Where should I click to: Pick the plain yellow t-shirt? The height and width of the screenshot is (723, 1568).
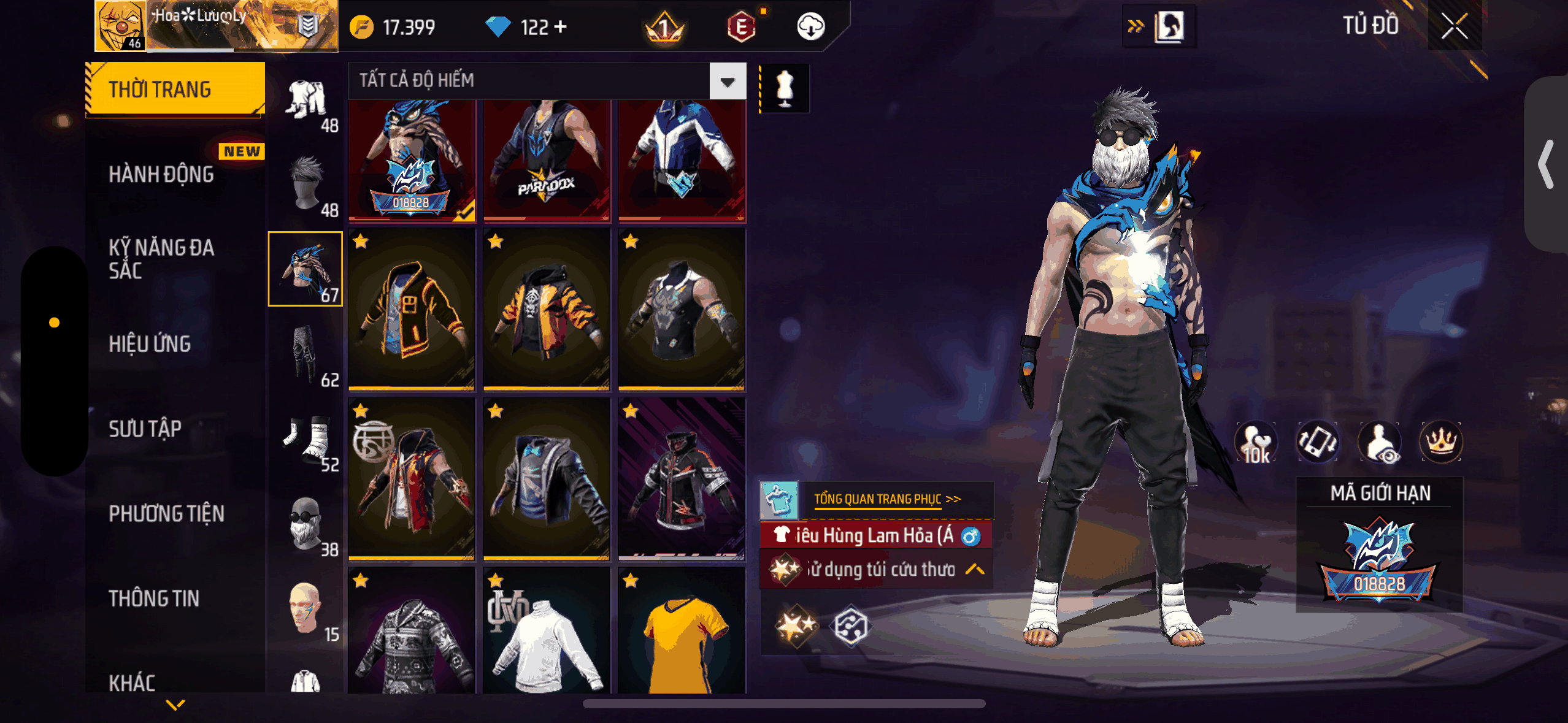(682, 632)
